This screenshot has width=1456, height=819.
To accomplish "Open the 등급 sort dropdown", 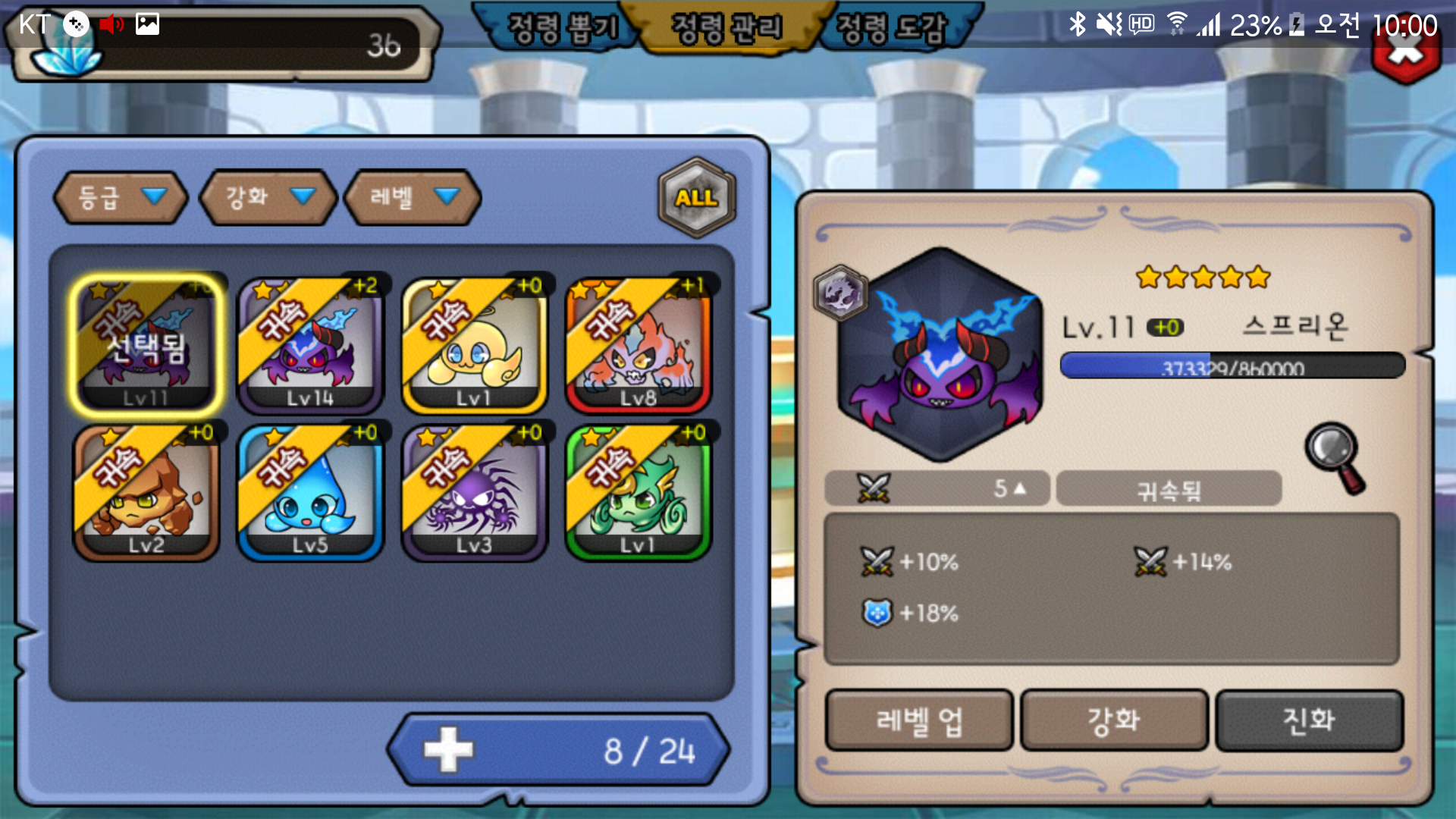I will pos(121,197).
